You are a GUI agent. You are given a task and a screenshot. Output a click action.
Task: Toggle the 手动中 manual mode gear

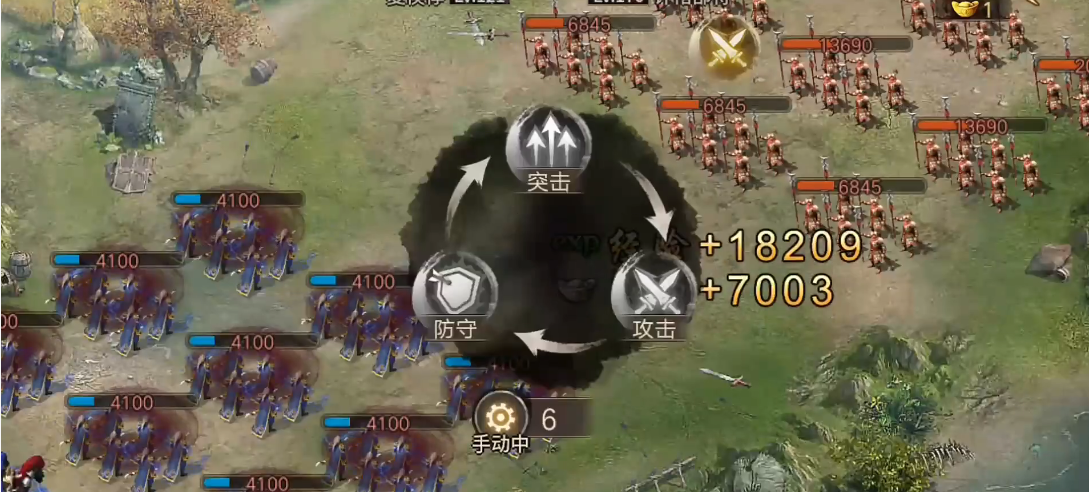pos(500,418)
